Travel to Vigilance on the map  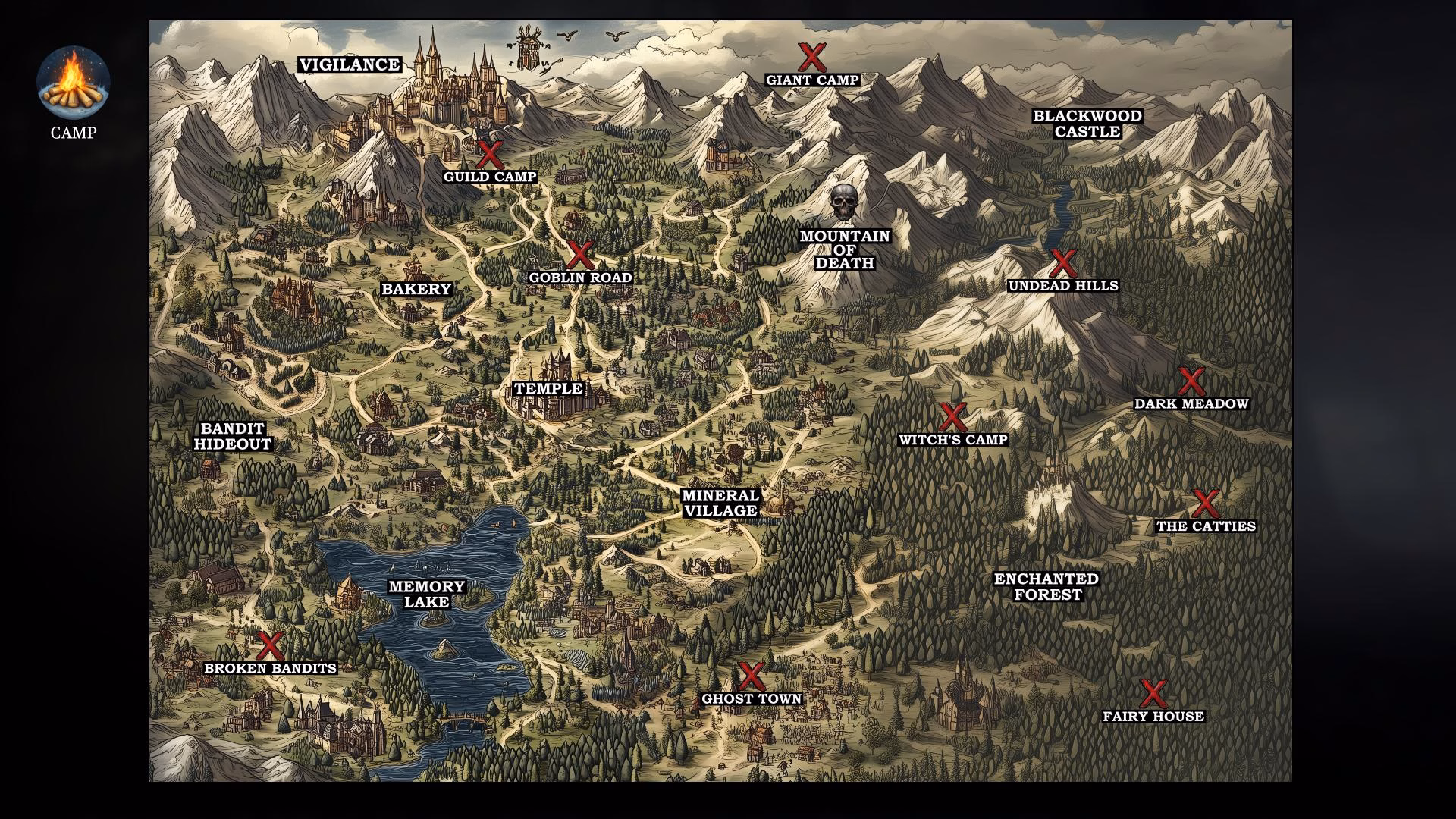[x=350, y=65]
